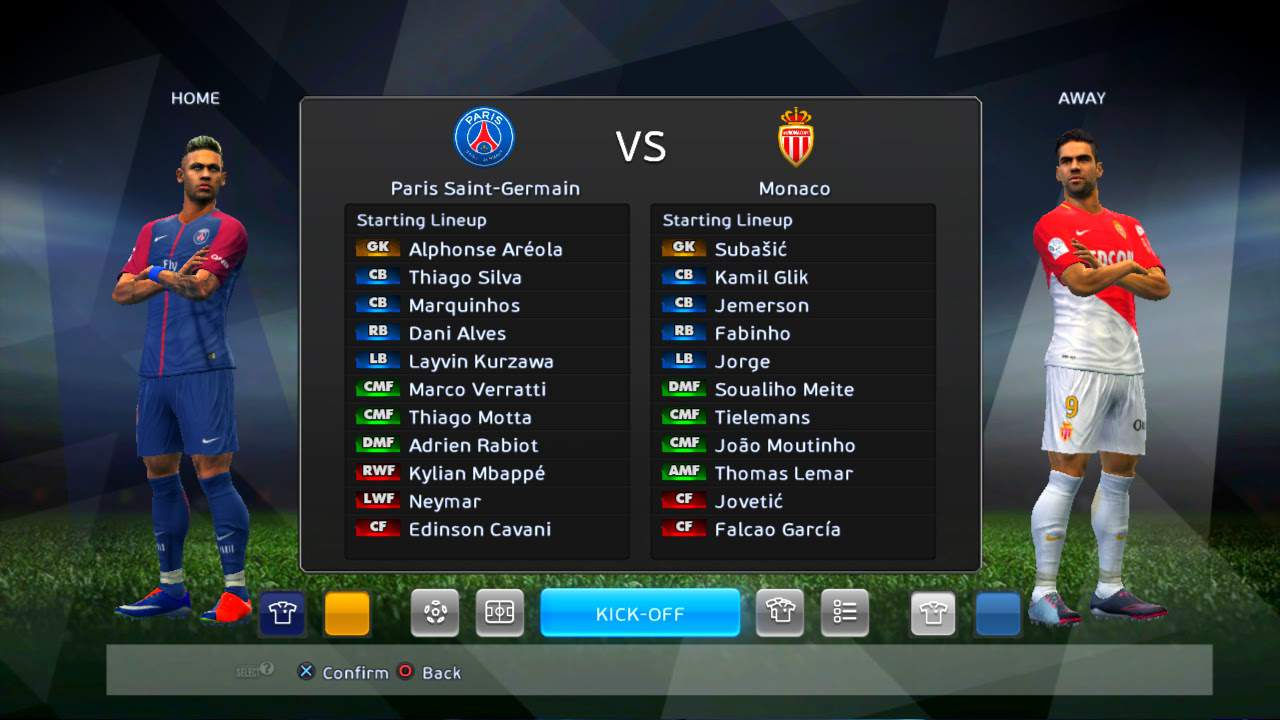Click the Paris Saint-Germain club crest
1280x720 pixels.
click(484, 137)
